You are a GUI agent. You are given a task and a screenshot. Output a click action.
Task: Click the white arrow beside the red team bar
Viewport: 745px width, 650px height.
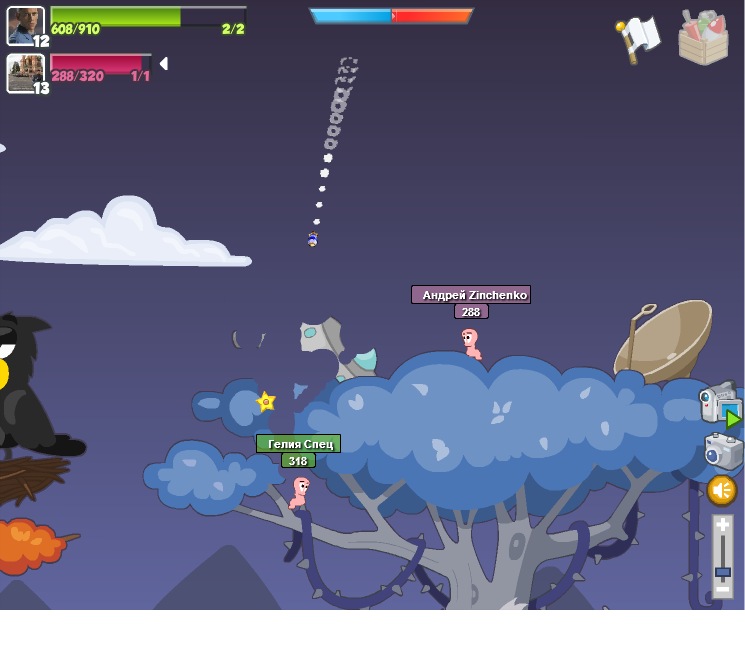[163, 64]
